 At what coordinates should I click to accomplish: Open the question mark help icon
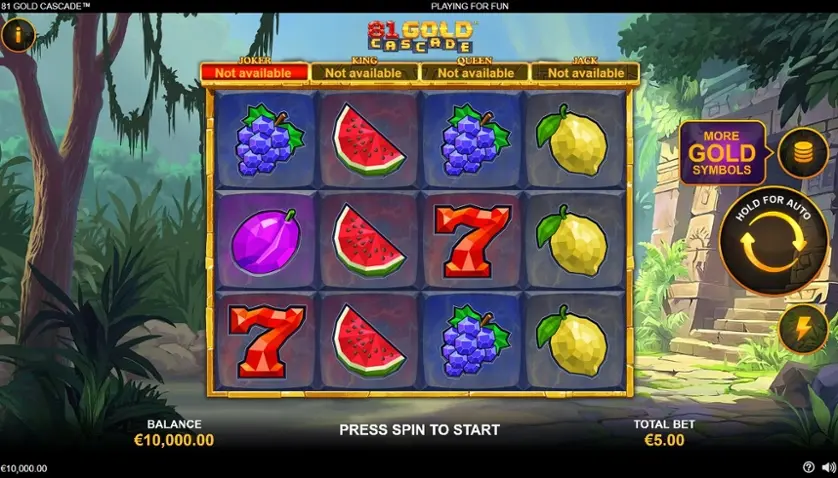(809, 467)
